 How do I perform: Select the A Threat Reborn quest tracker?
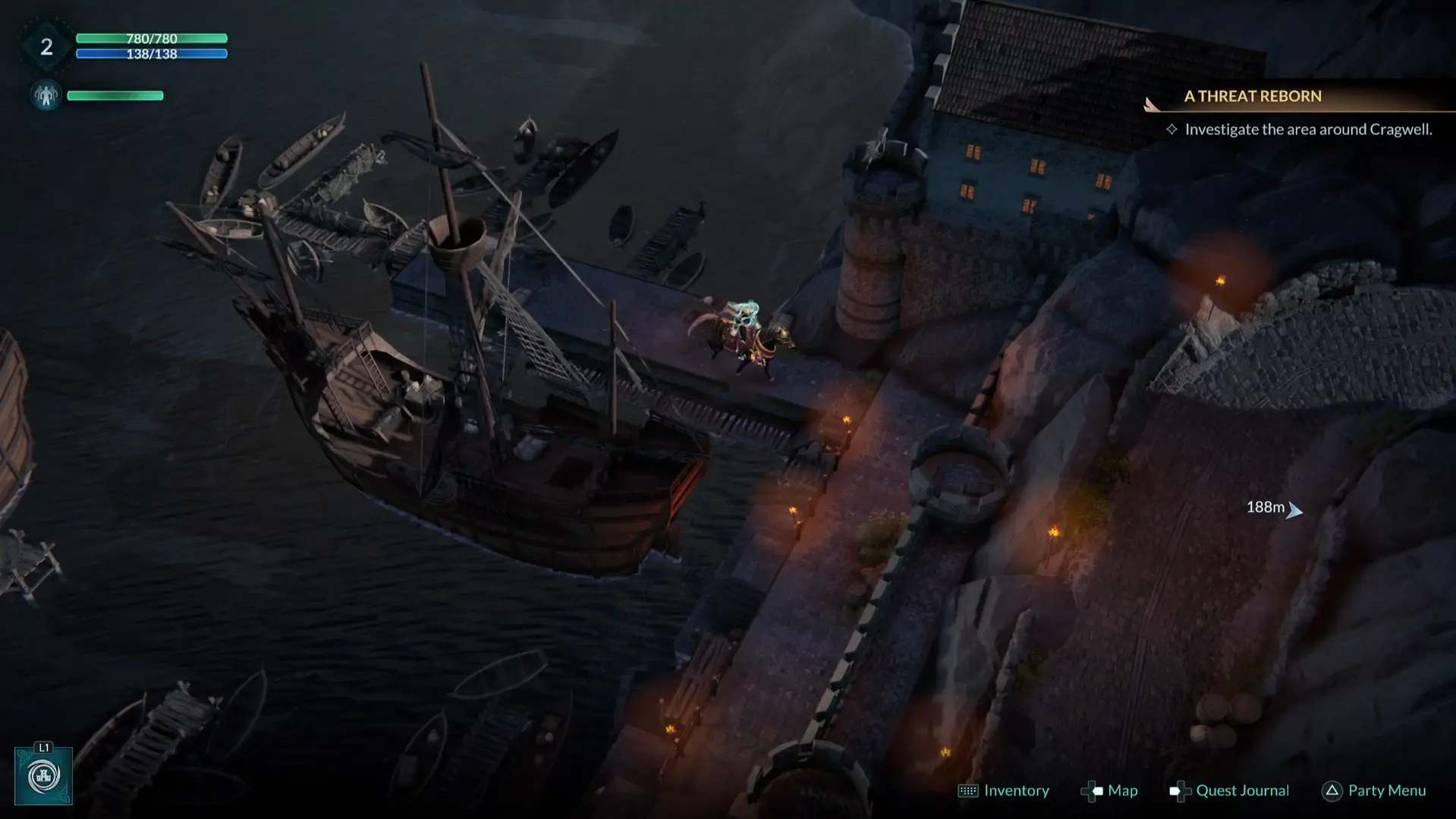pyautogui.click(x=1253, y=96)
